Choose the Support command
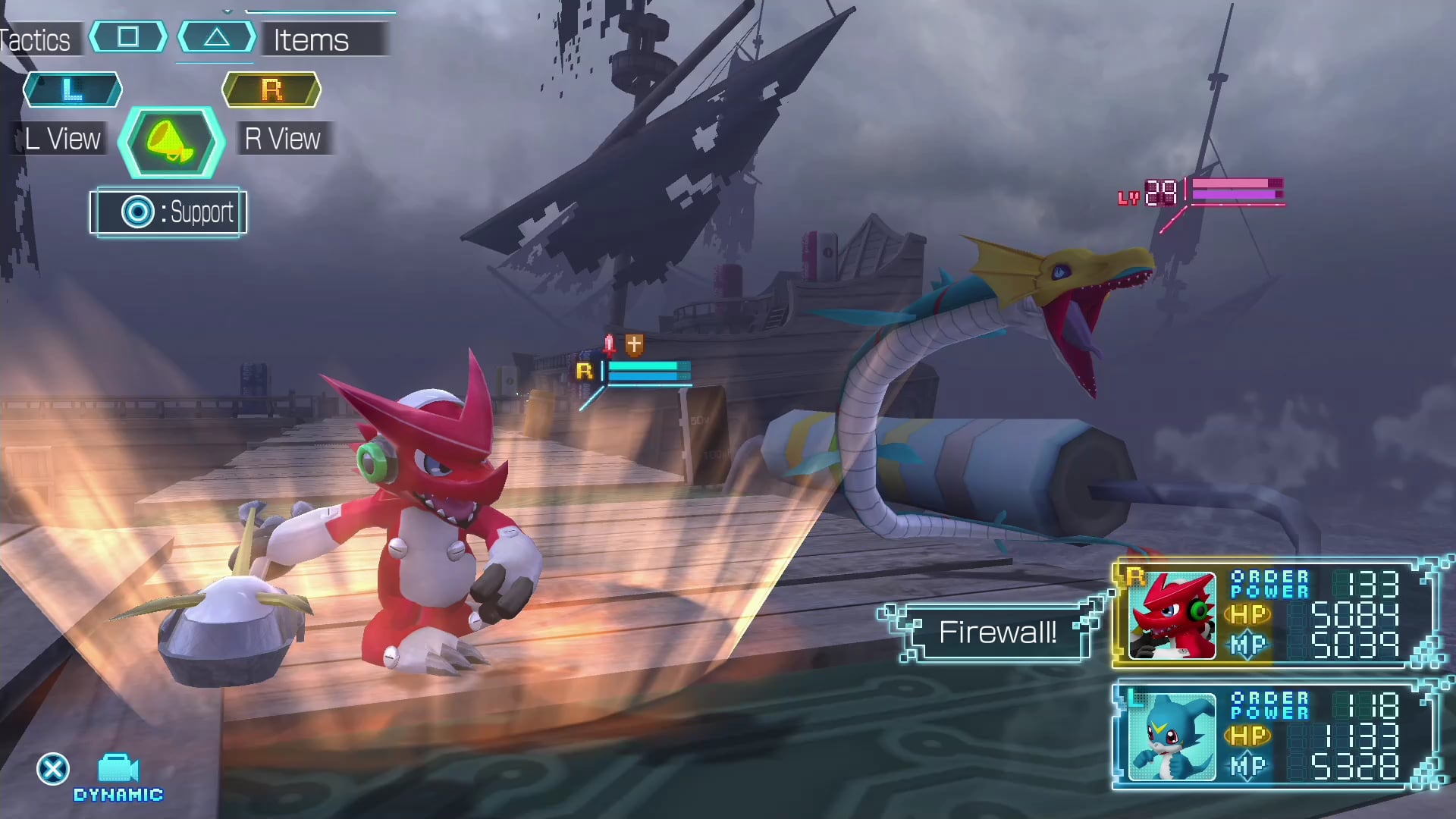 pos(168,212)
